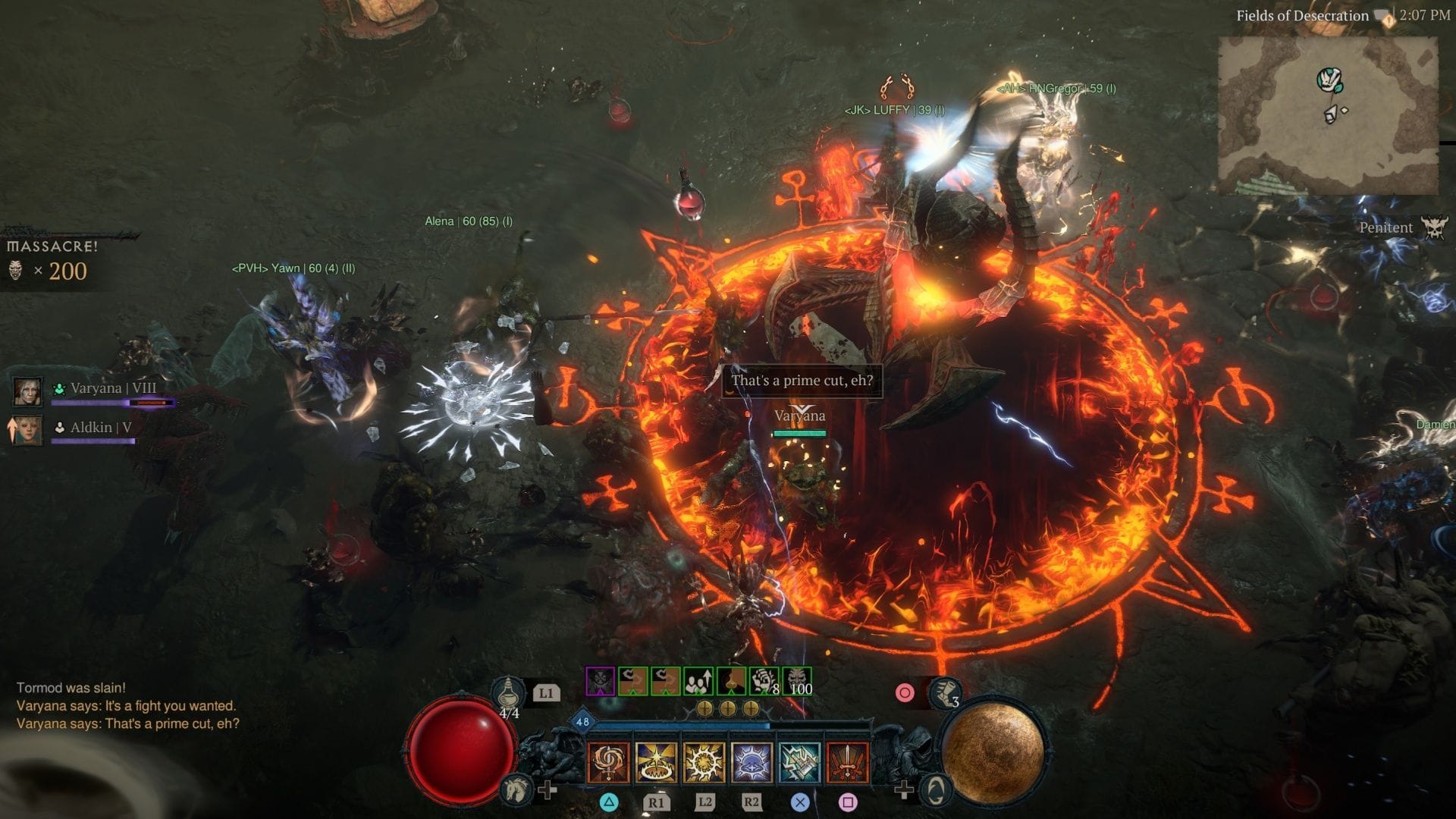Use the red triple-sword skill
The width and height of the screenshot is (1456, 819).
point(847,761)
